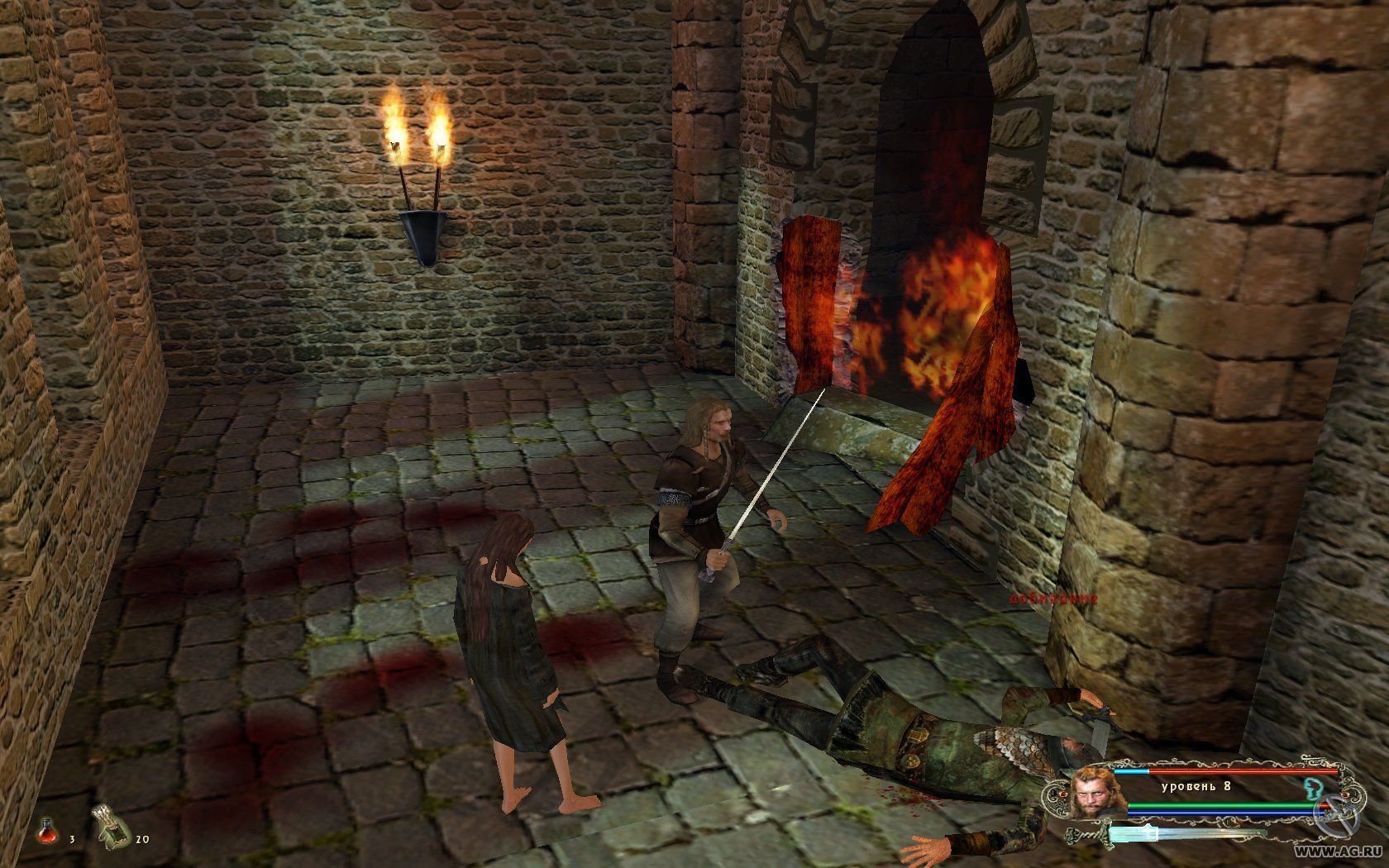Click the cyan head silhouette status icon
The height and width of the screenshot is (868, 1389).
(x=1310, y=785)
